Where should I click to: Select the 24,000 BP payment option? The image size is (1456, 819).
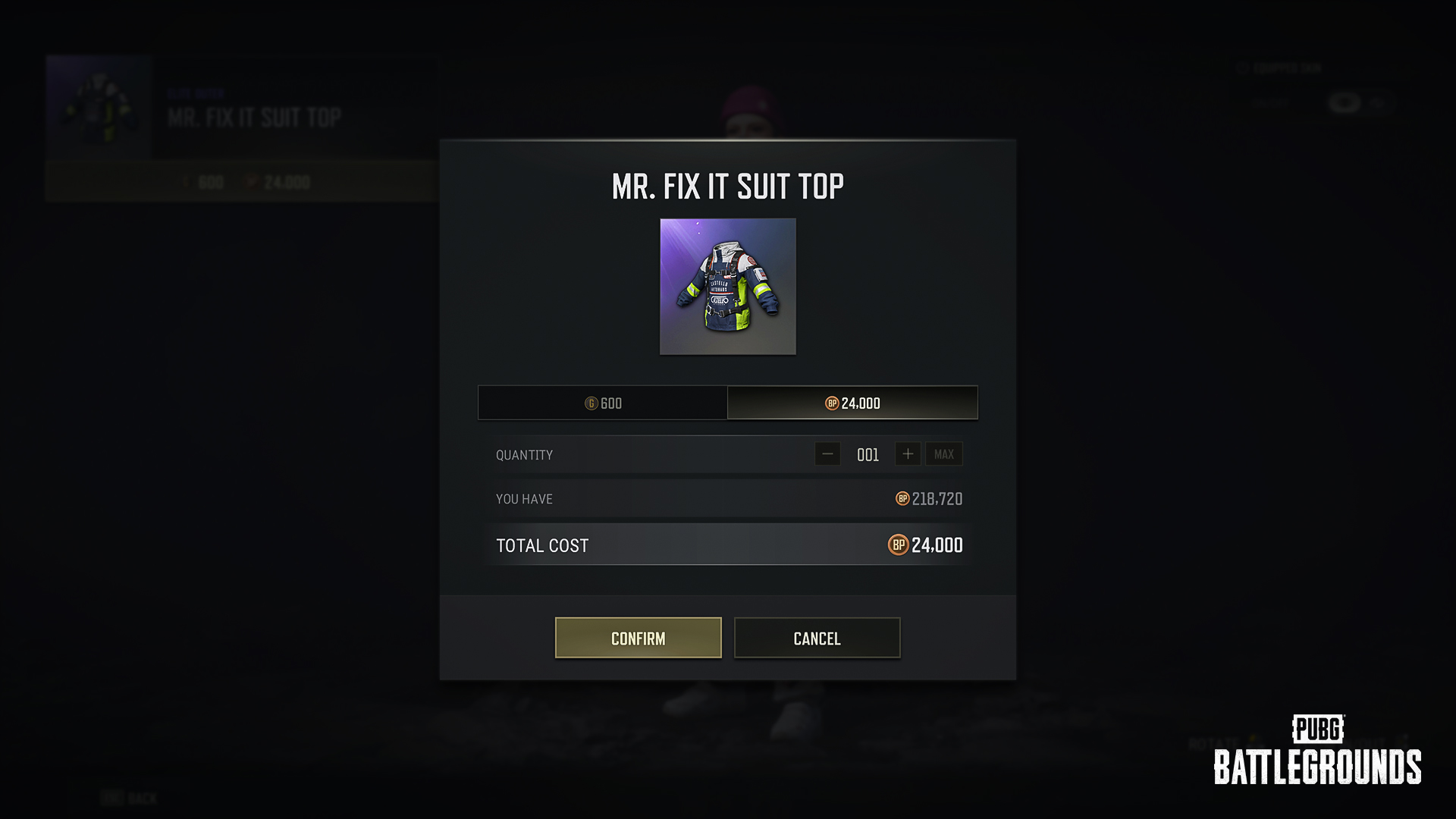pyautogui.click(x=852, y=403)
